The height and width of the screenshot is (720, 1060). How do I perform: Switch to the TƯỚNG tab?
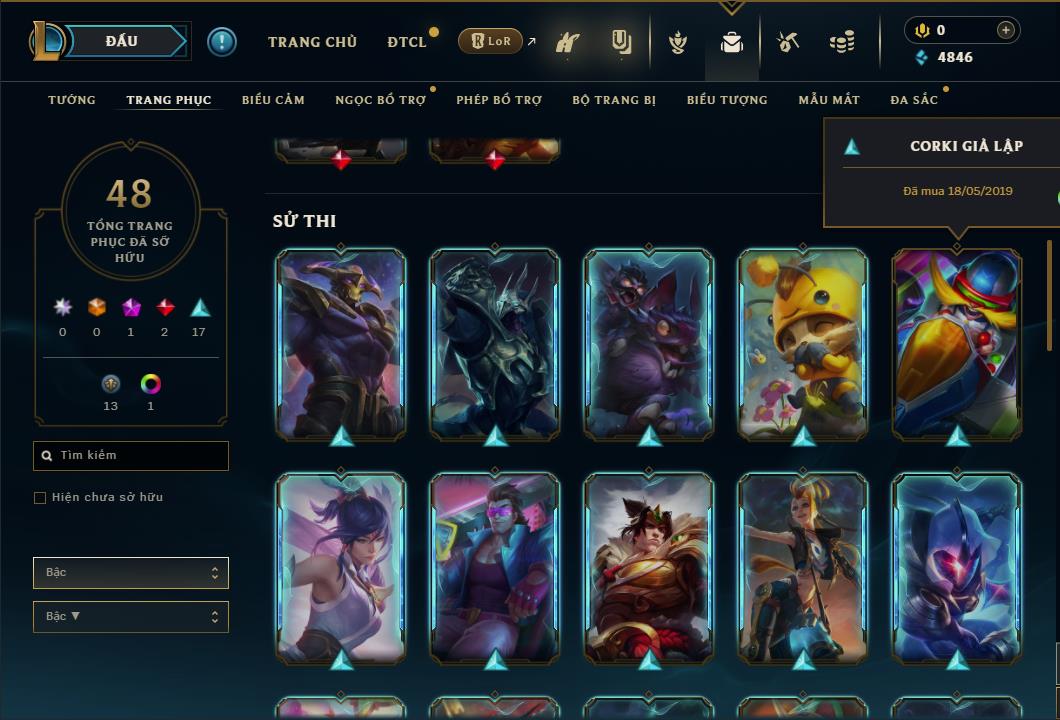(72, 100)
